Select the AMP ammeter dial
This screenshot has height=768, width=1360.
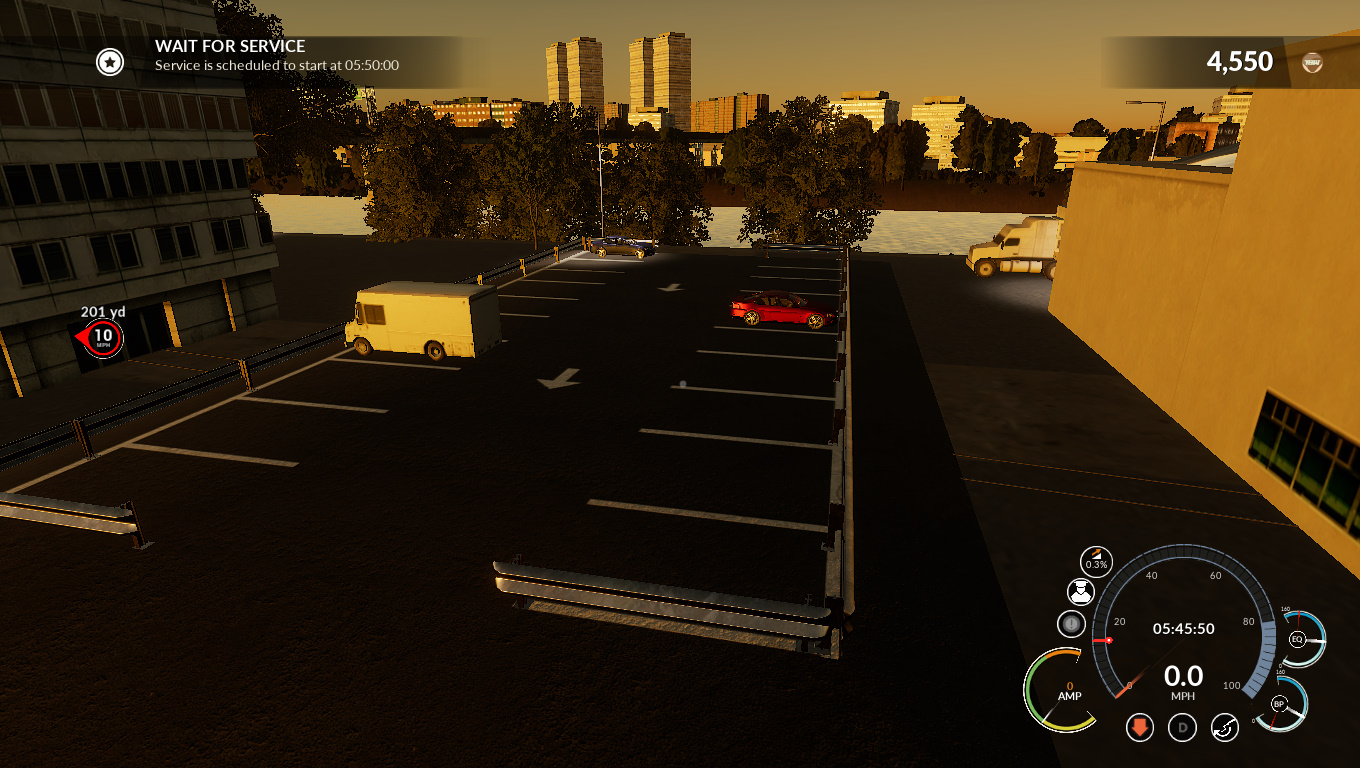[1061, 690]
